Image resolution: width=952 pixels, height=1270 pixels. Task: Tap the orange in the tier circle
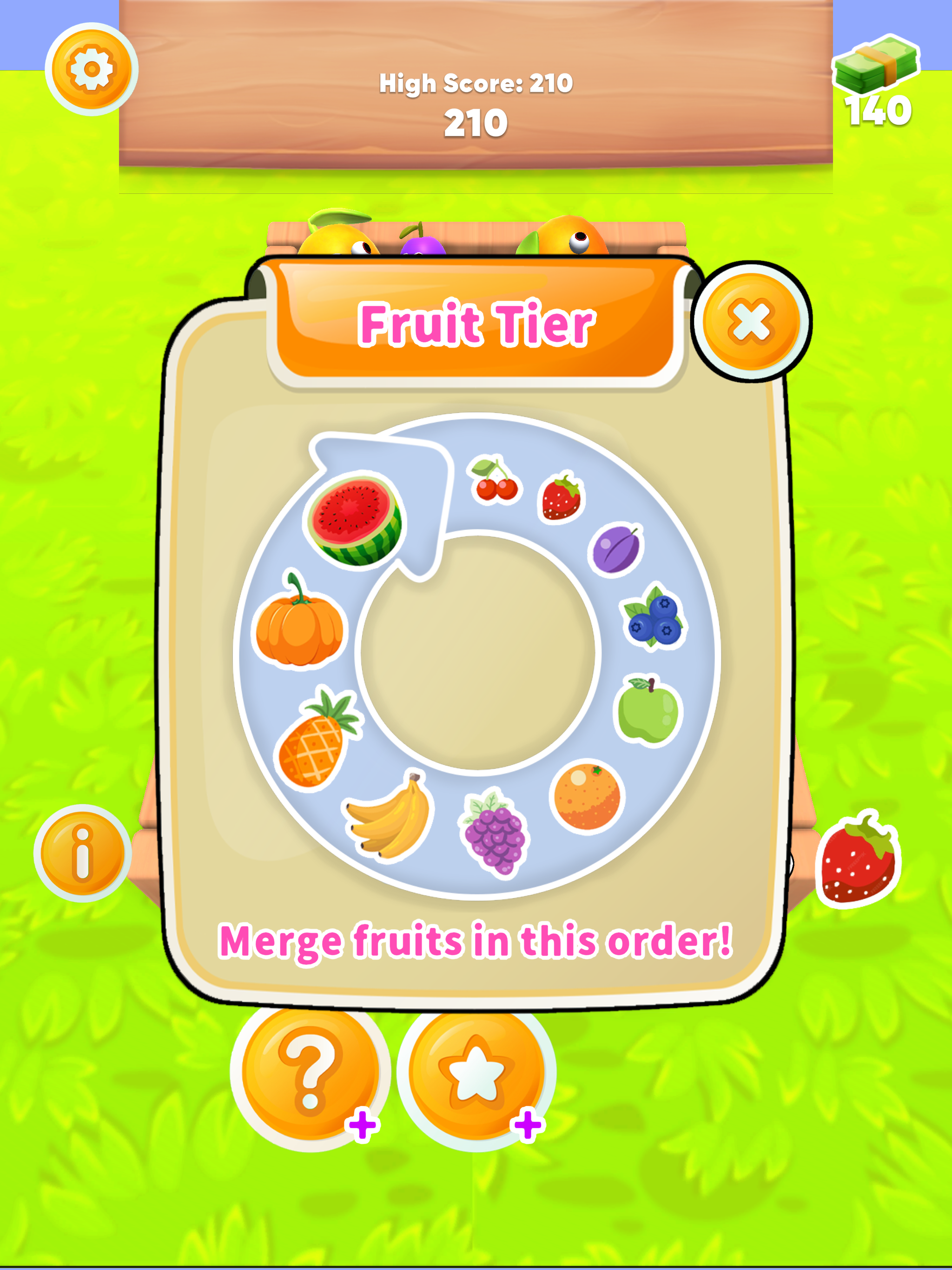click(586, 798)
